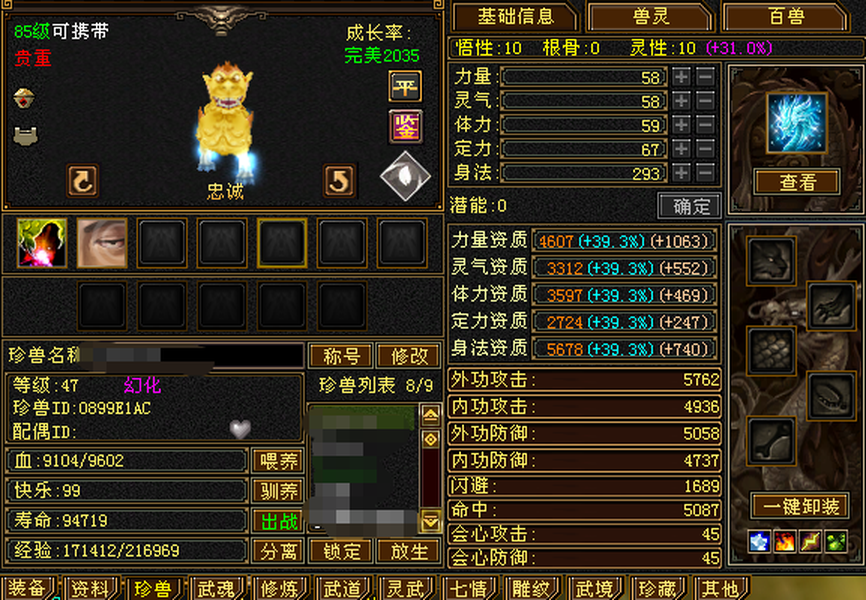The height and width of the screenshot is (600, 866).
Task: Release the pet via 放生
Action: [408, 551]
